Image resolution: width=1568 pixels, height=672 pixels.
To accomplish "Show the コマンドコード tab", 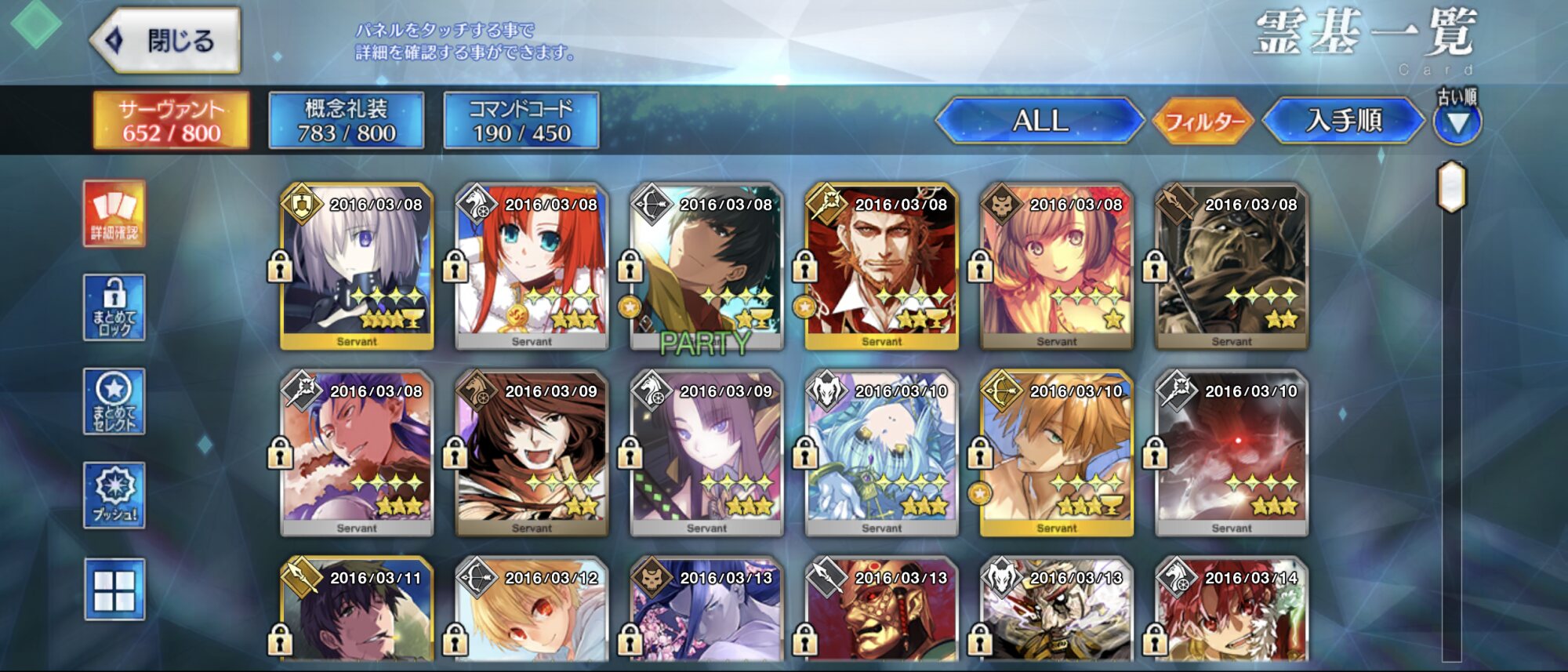I will (521, 121).
